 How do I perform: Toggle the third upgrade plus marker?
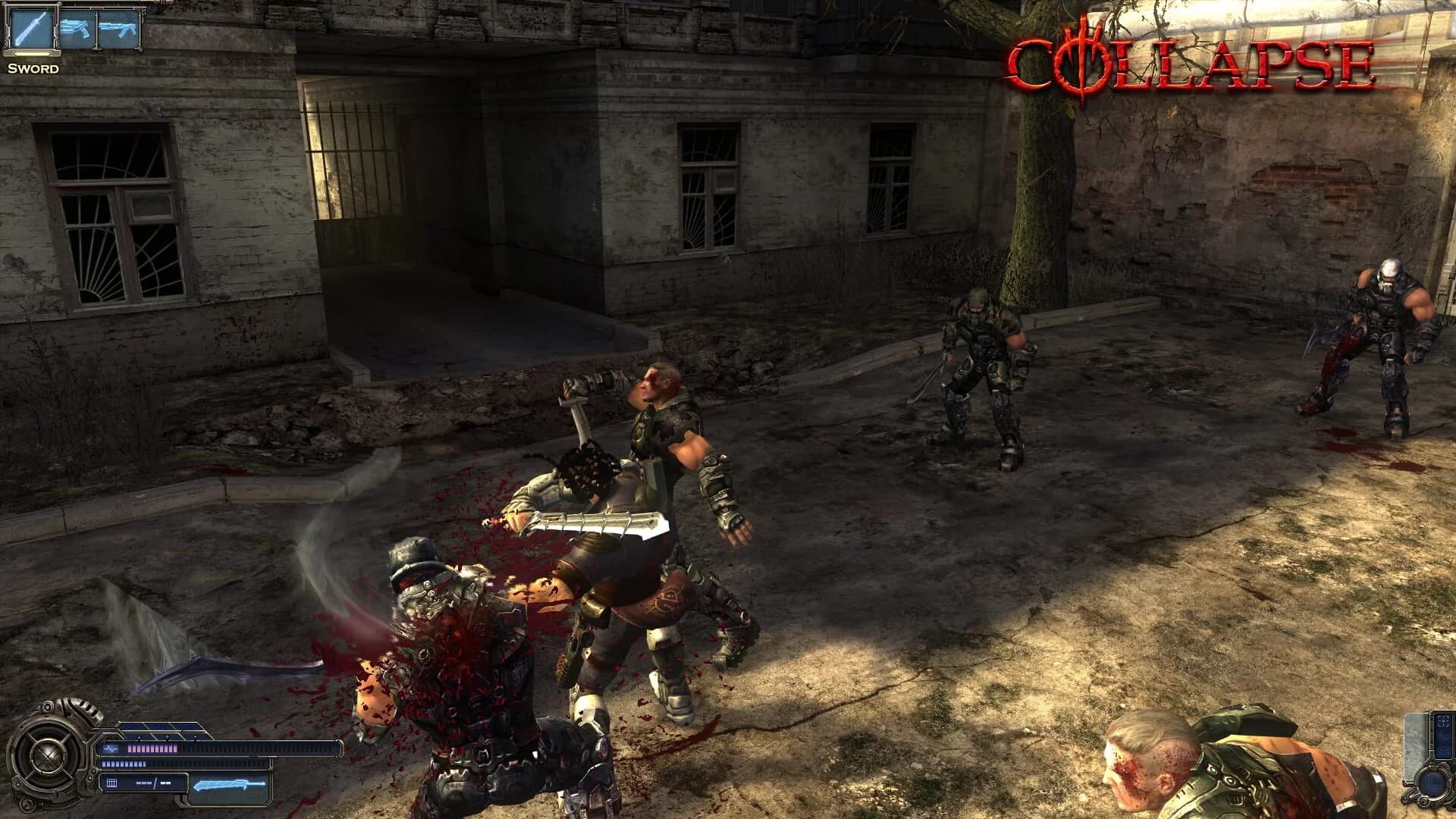[195, 737]
